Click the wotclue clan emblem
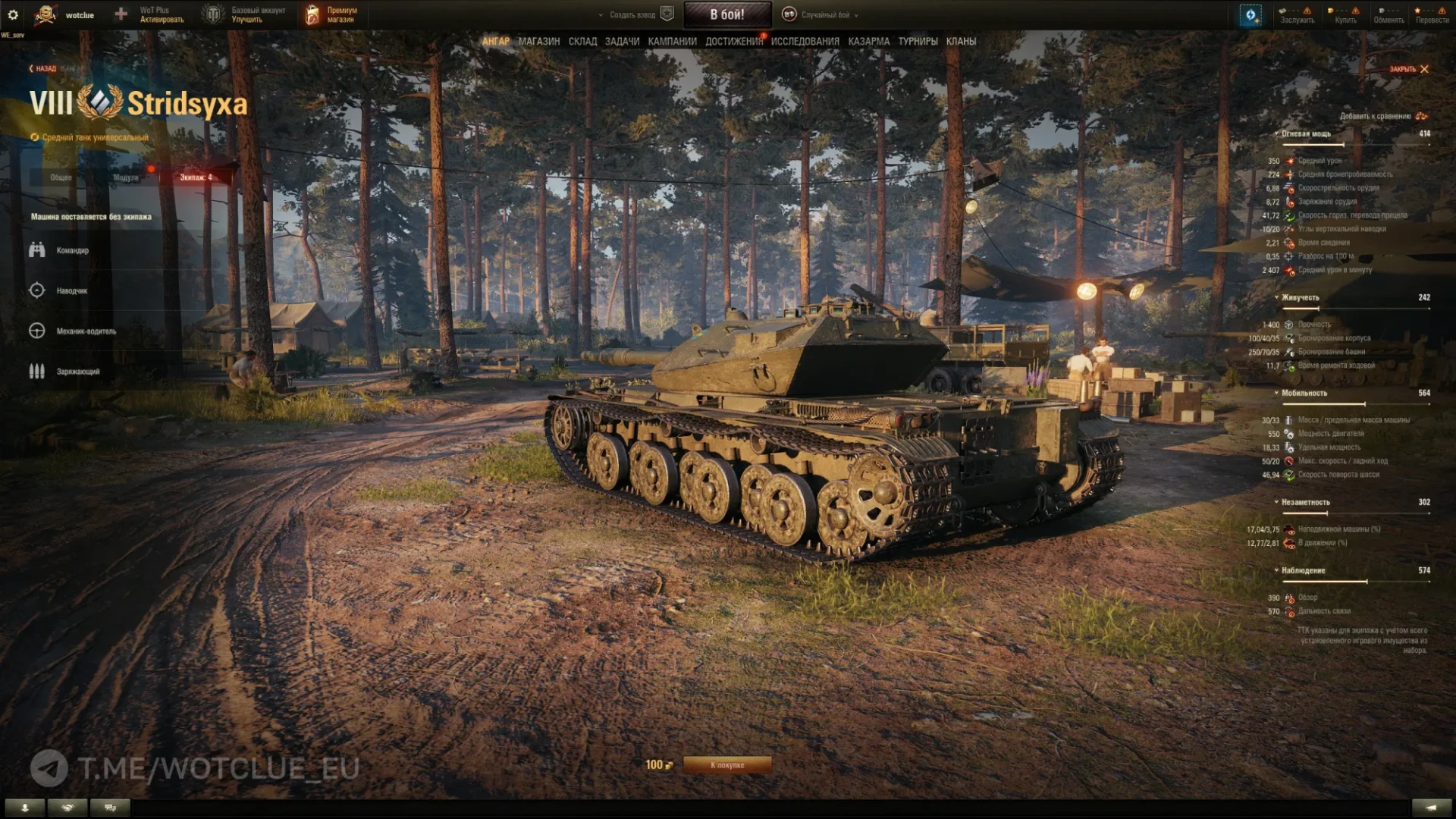 pos(45,14)
